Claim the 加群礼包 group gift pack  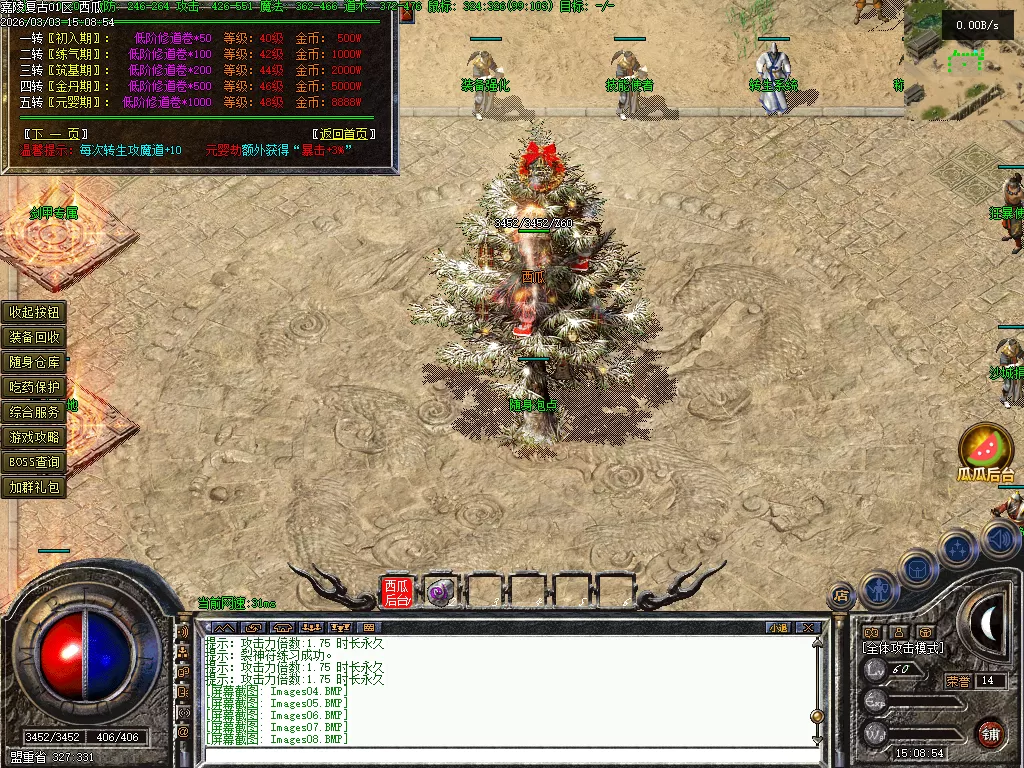(x=35, y=488)
